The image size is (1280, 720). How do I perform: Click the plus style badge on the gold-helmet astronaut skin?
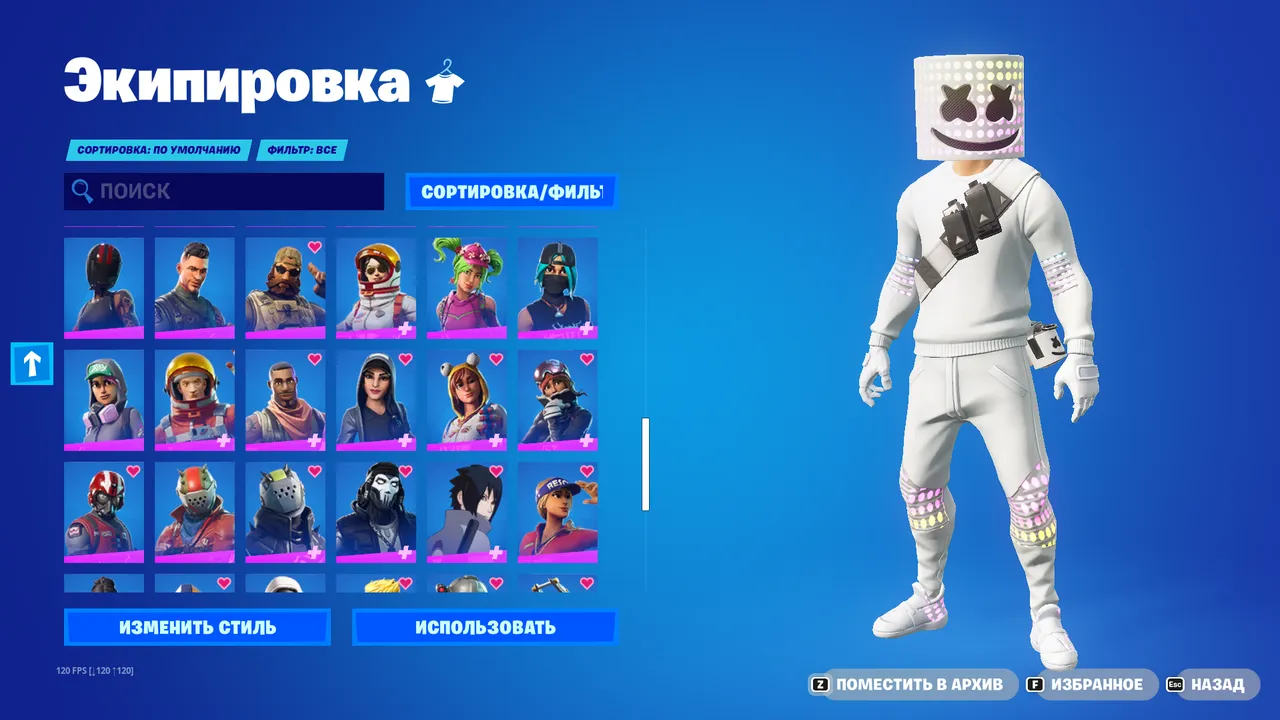tap(224, 442)
